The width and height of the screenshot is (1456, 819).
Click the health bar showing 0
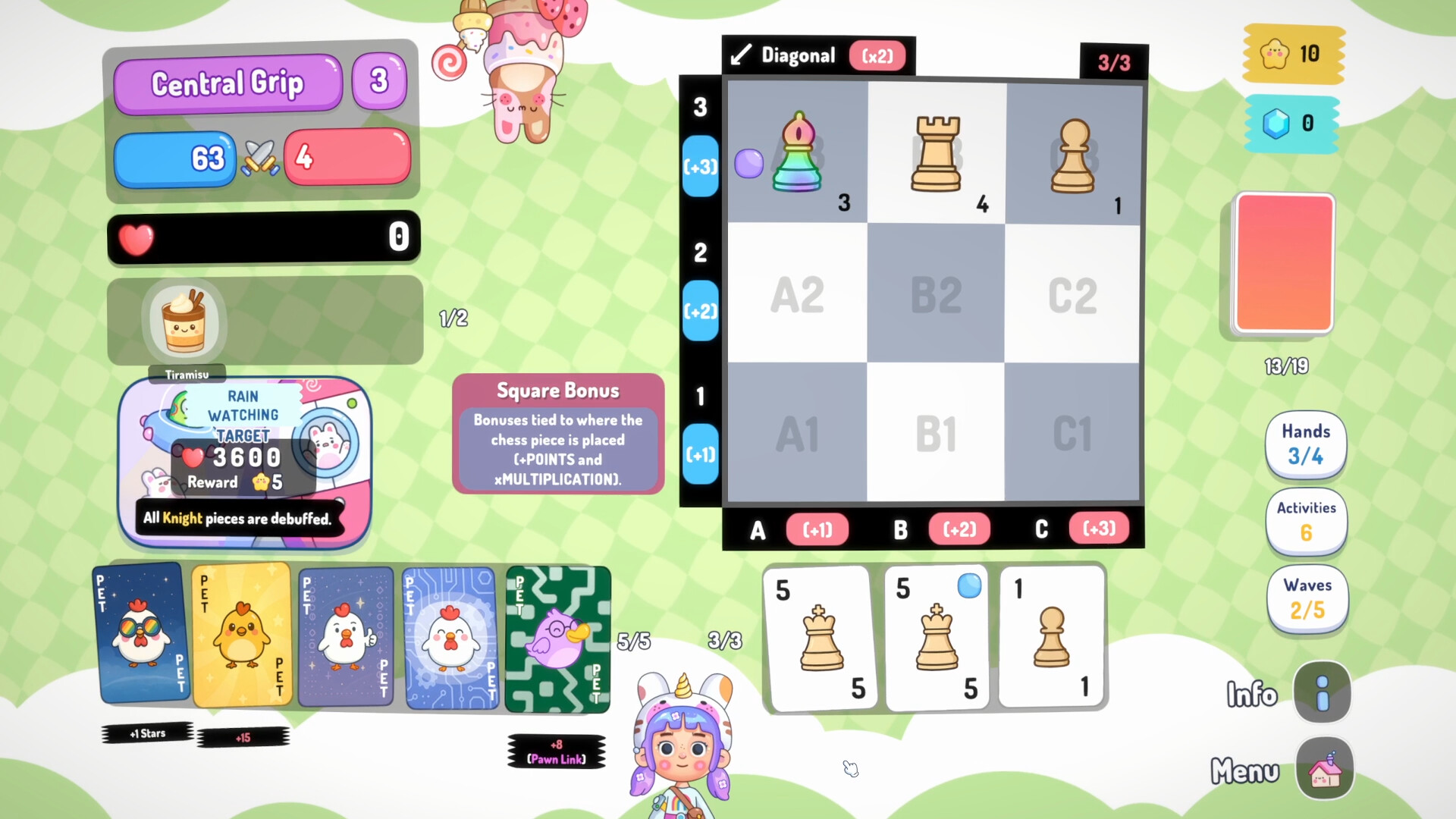(263, 237)
